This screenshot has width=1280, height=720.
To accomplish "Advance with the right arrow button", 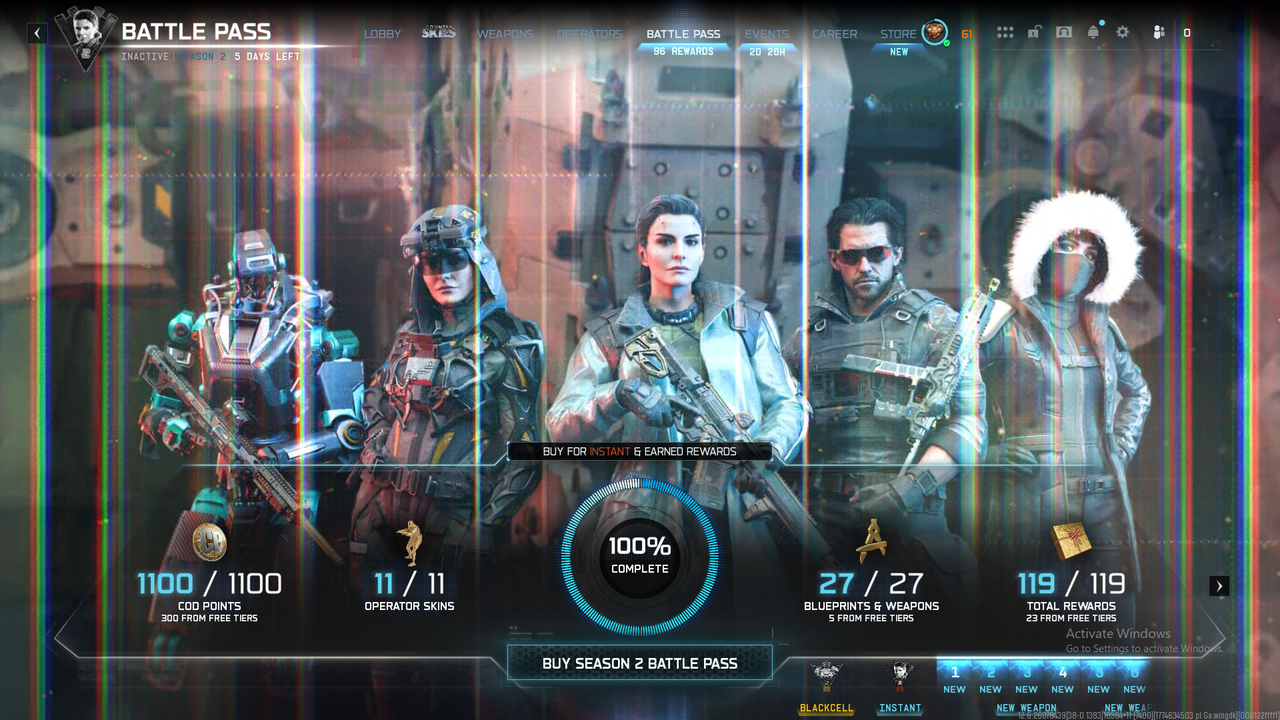I will [1219, 586].
